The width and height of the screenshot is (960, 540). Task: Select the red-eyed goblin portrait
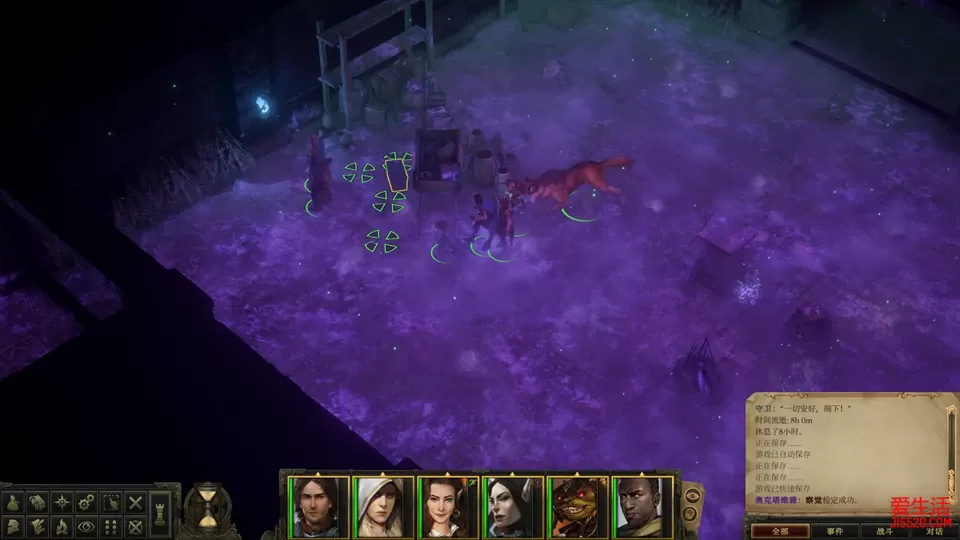click(x=578, y=507)
